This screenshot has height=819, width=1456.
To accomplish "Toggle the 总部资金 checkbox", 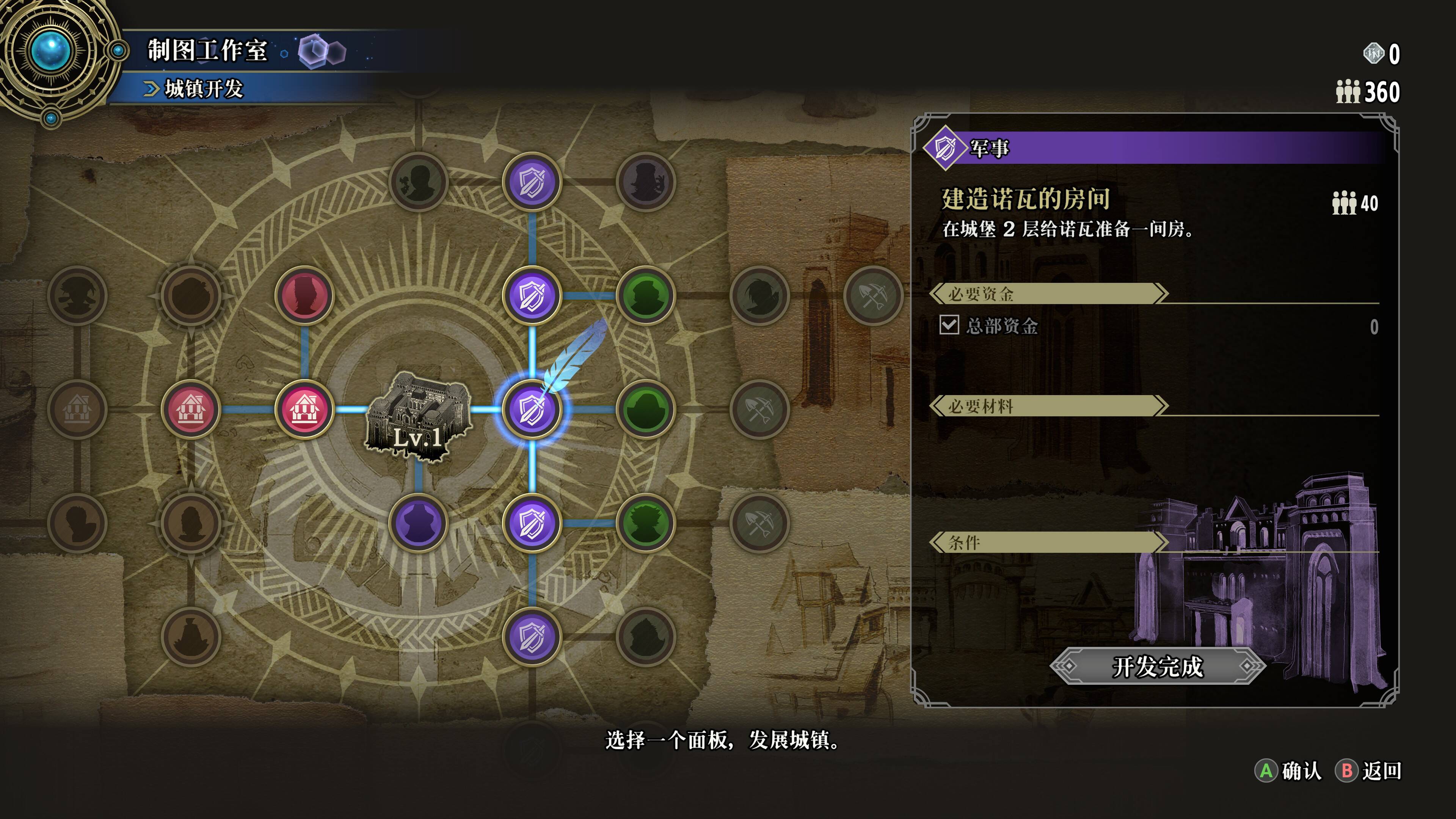I will pyautogui.click(x=949, y=325).
